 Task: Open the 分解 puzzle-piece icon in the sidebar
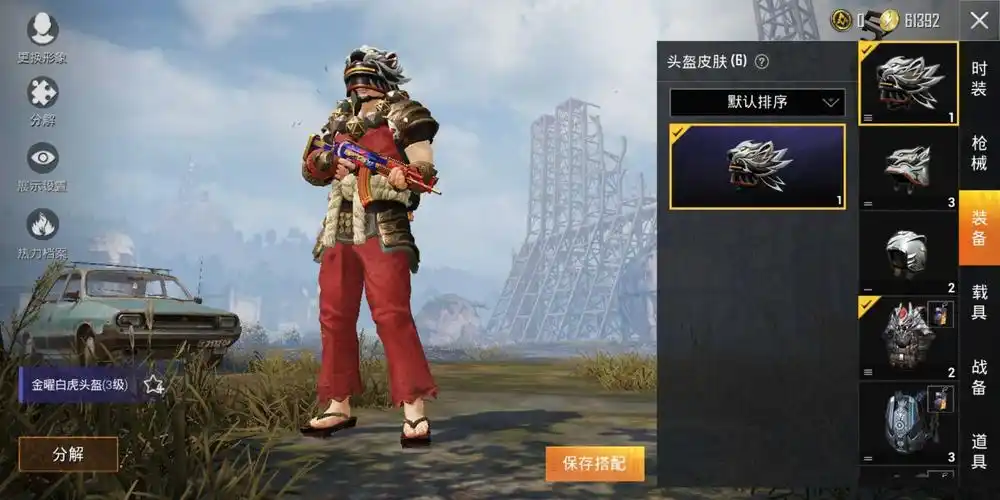click(42, 101)
